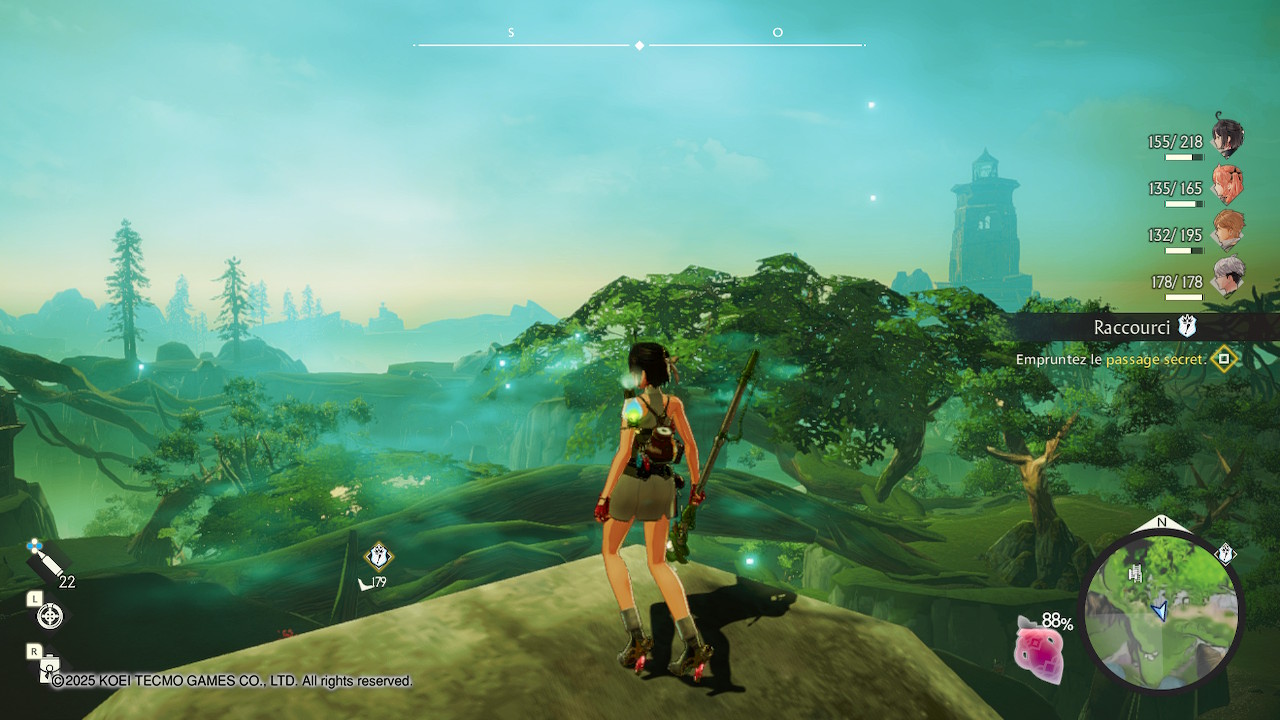1280x720 pixels.
Task: Click the pink energy core icon
Action: pos(1038,649)
